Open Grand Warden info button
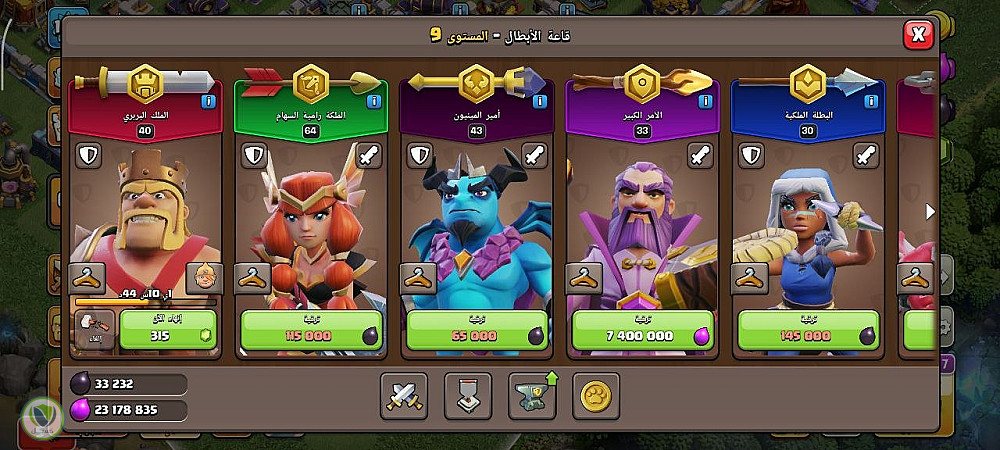Image resolution: width=1000 pixels, height=450 pixels. (x=706, y=101)
